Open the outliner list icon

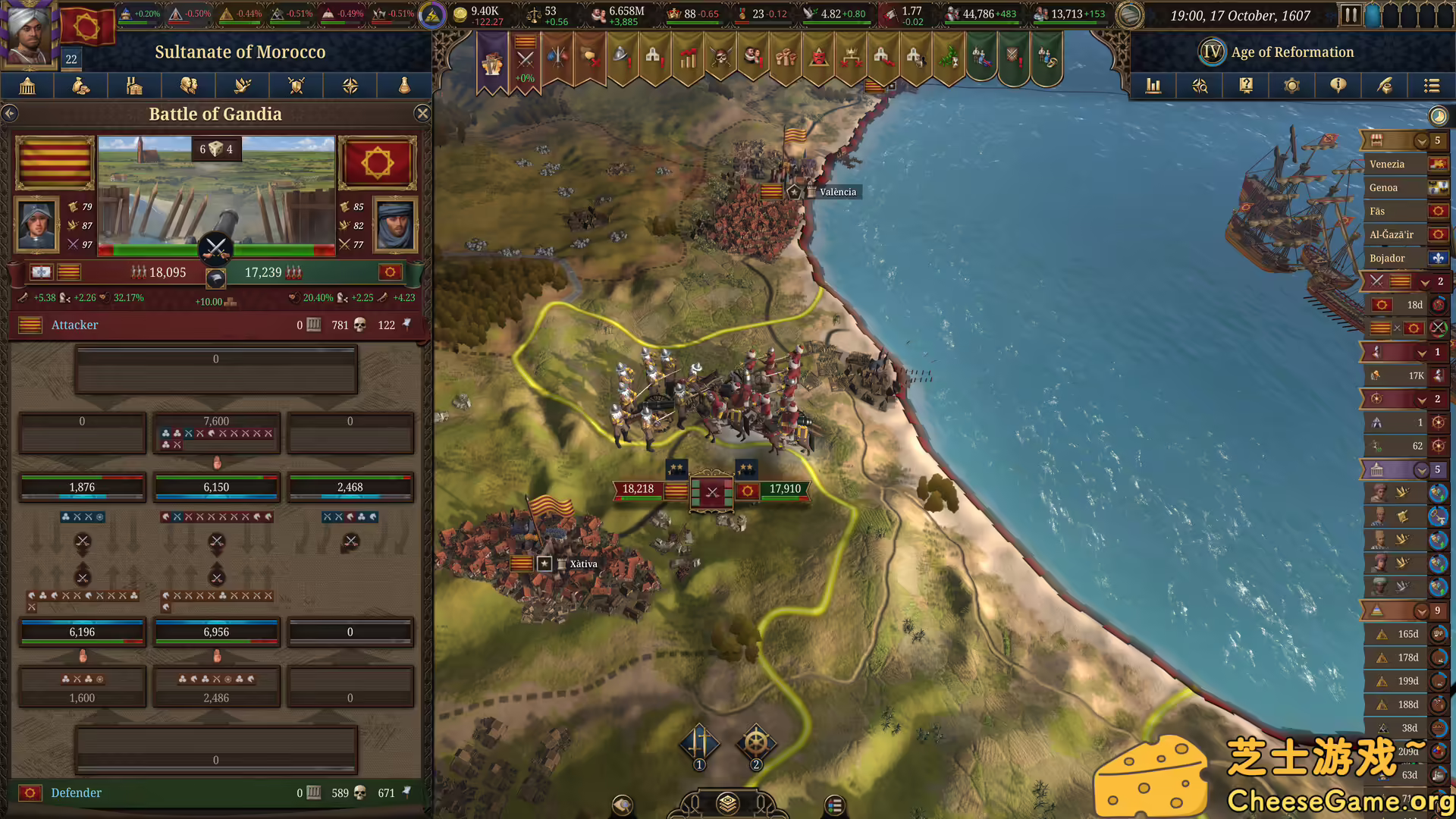pos(1432,86)
